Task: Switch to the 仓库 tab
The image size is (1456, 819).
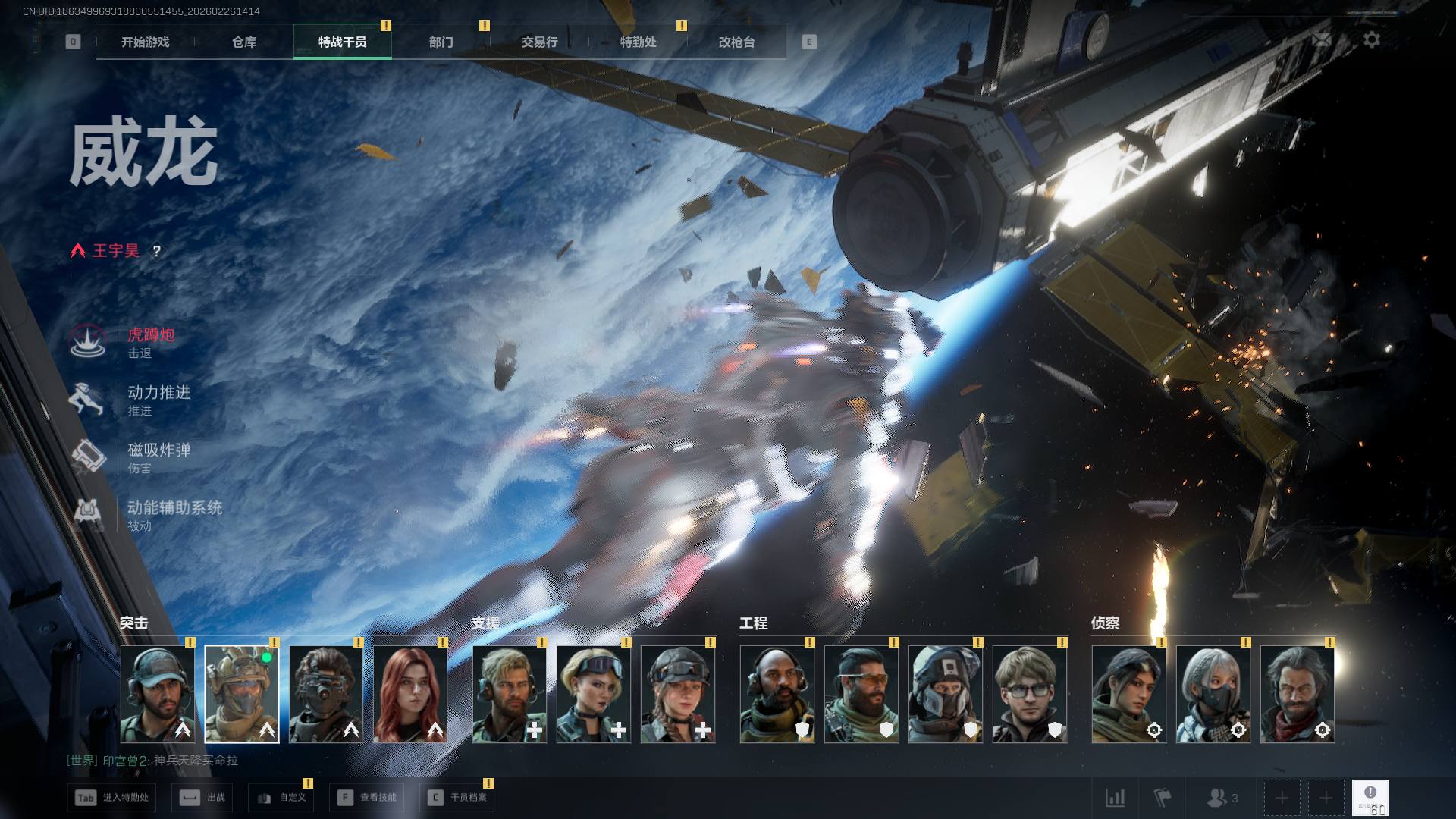Action: pyautogui.click(x=243, y=42)
